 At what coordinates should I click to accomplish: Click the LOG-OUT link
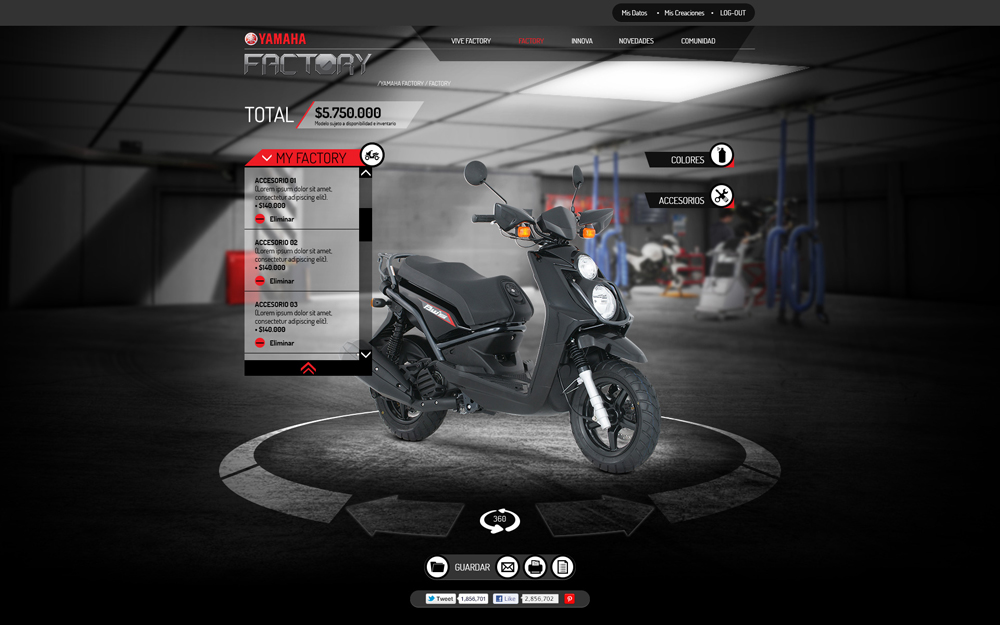(x=733, y=13)
